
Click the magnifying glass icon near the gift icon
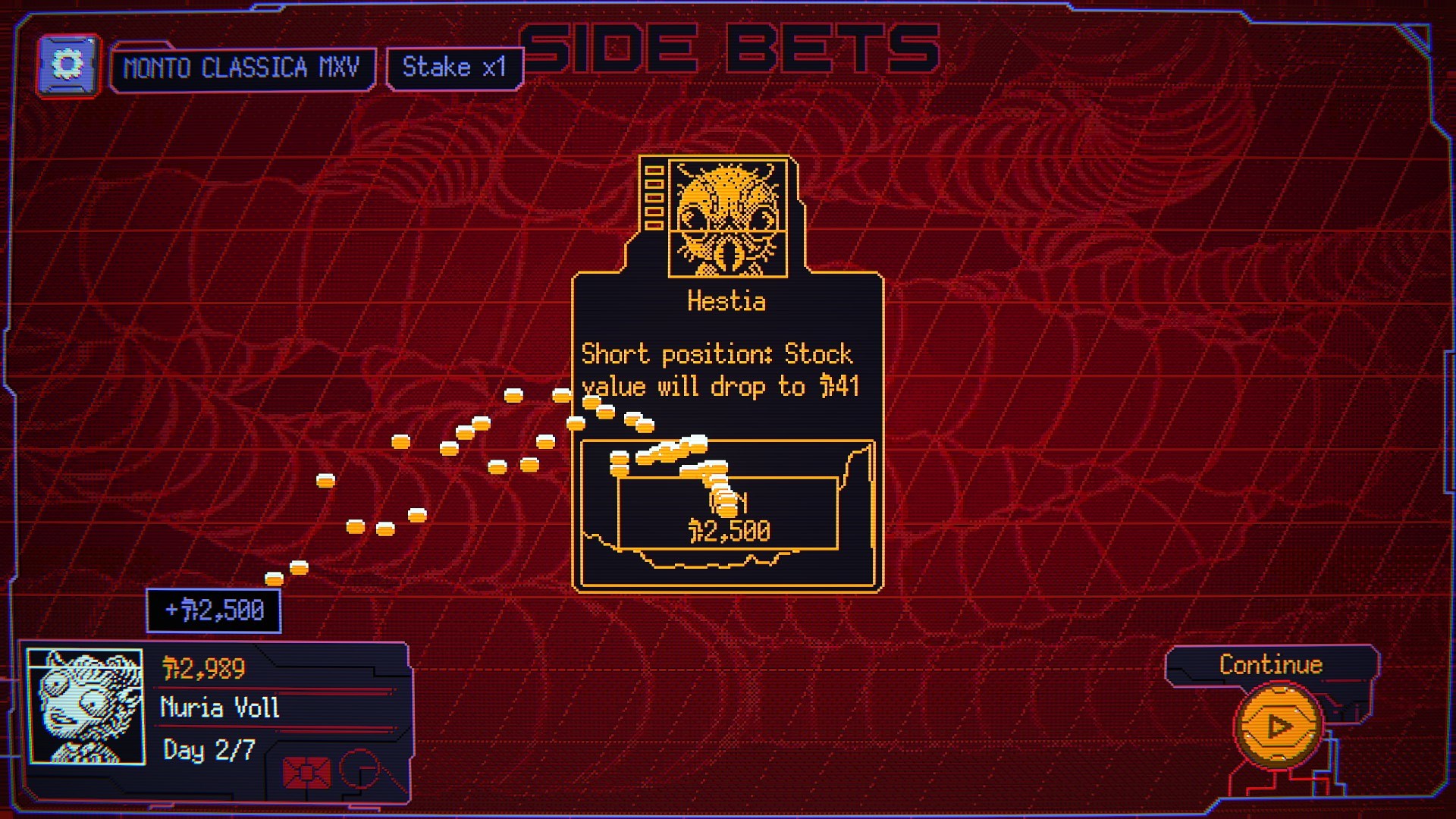(362, 768)
